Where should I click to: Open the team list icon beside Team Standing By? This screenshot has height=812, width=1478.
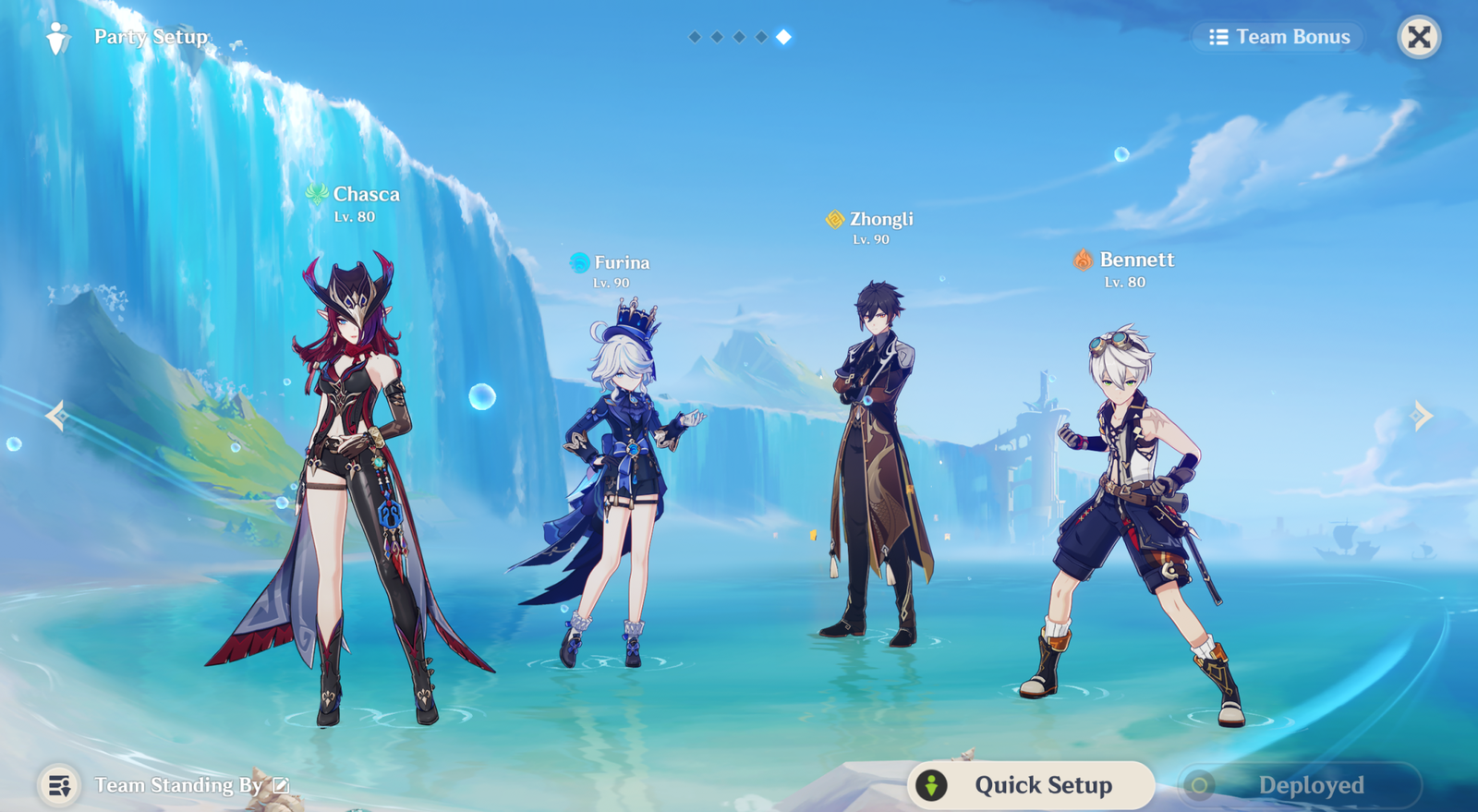click(x=59, y=785)
